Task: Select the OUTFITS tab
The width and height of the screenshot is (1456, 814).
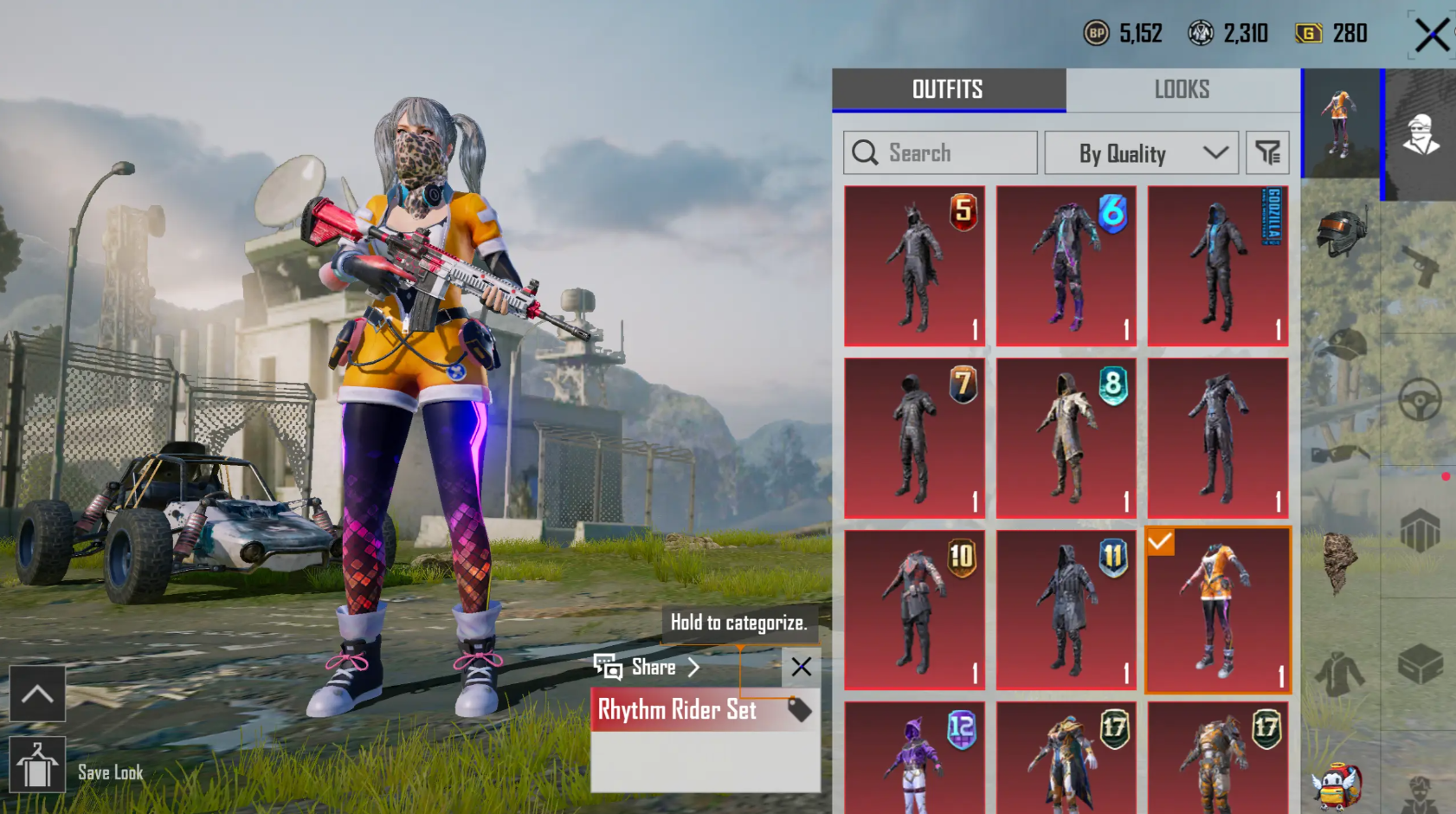Action: pos(949,89)
